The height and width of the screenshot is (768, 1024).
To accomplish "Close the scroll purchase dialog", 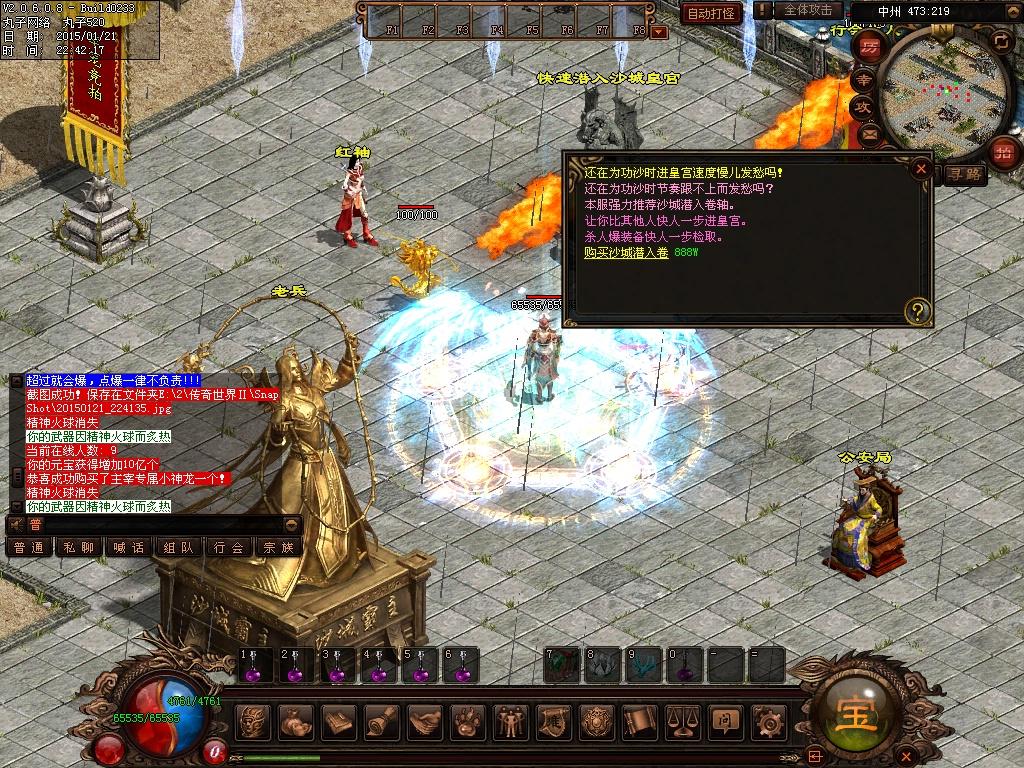I will tap(921, 169).
